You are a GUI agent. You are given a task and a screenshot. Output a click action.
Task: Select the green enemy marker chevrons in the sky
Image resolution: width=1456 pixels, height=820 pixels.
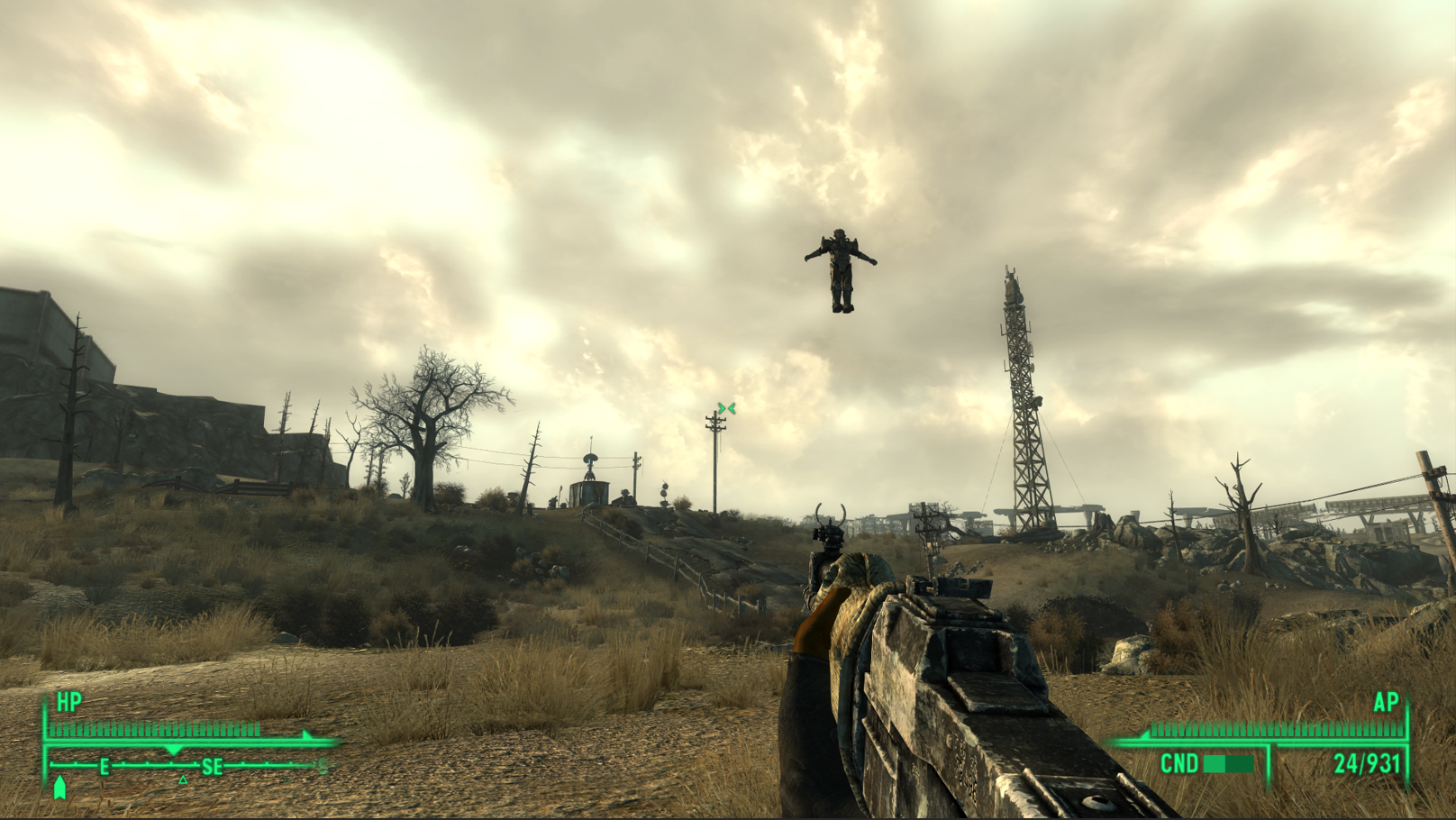(x=725, y=408)
